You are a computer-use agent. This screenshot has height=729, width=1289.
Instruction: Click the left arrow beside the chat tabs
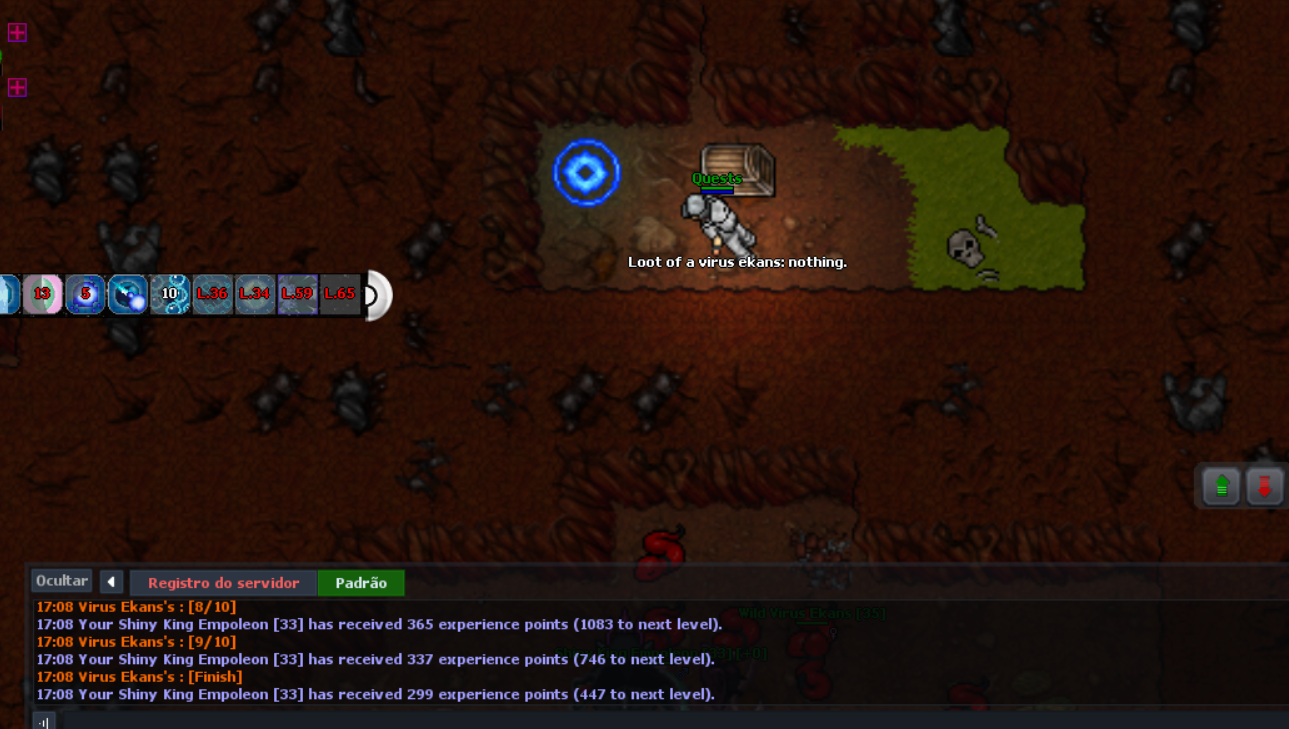(111, 582)
